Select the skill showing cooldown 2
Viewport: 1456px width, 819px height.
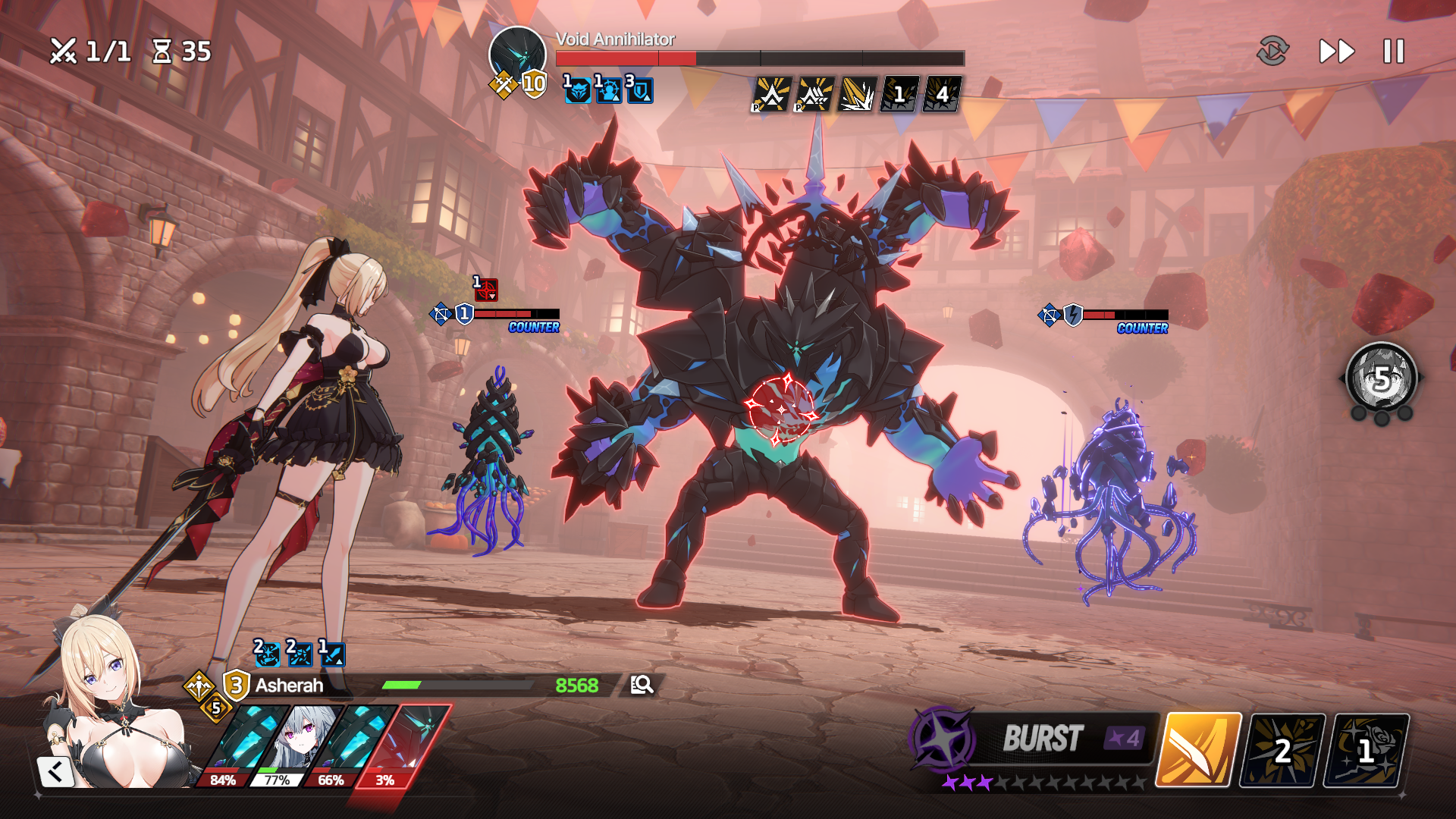pyautogui.click(x=1282, y=749)
